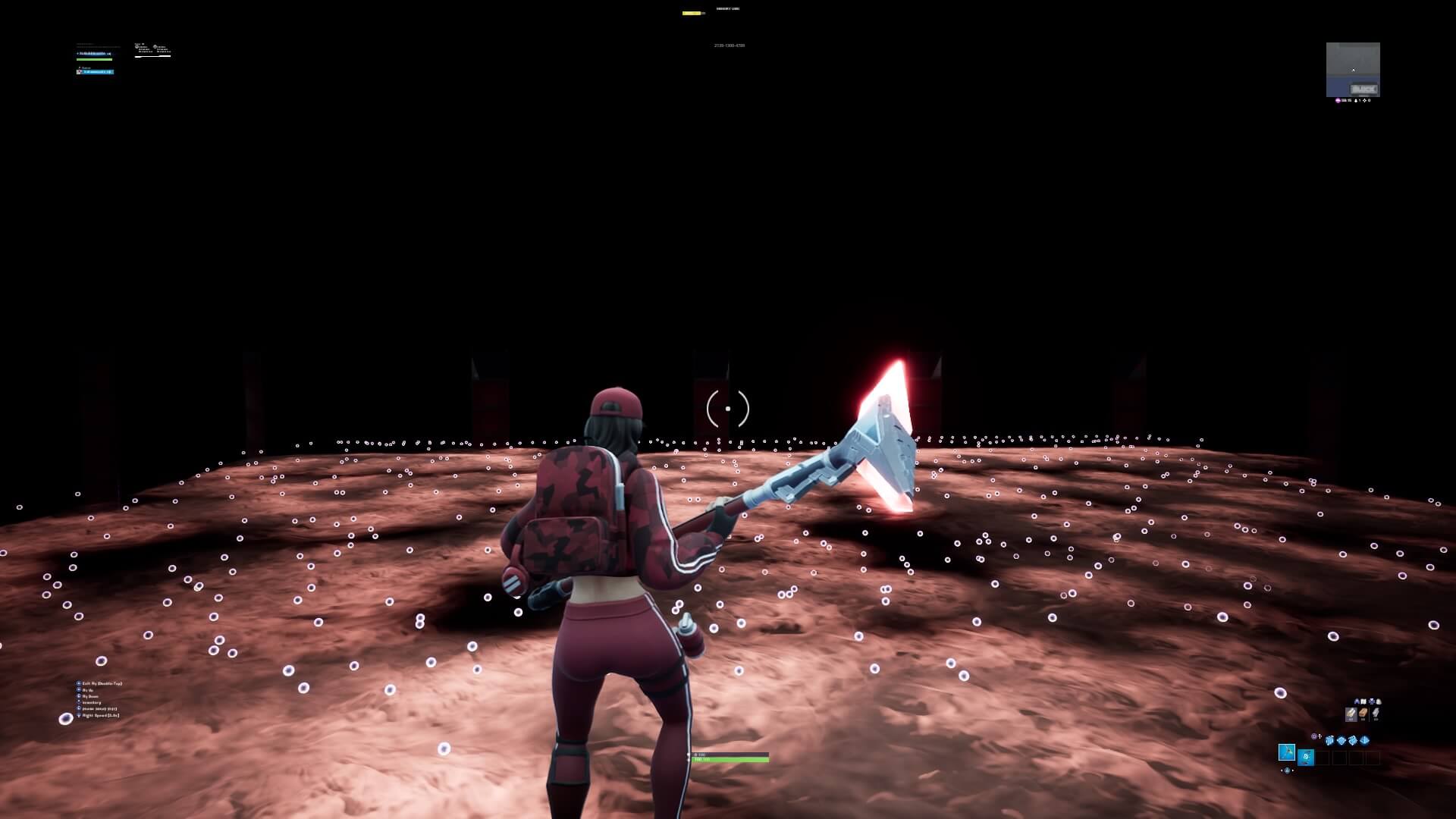Screen dimensions: 1456x819
Task: Select the roof building piece
Action: pyautogui.click(x=1365, y=740)
